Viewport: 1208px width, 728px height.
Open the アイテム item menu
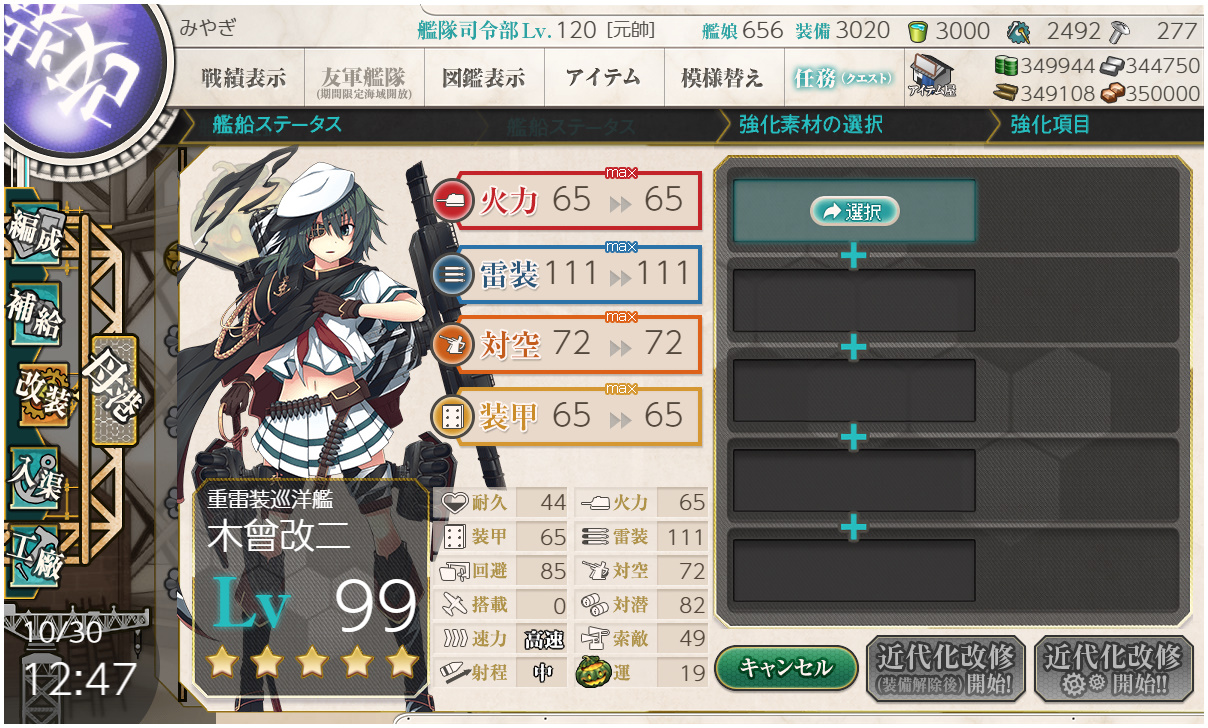pyautogui.click(x=603, y=78)
